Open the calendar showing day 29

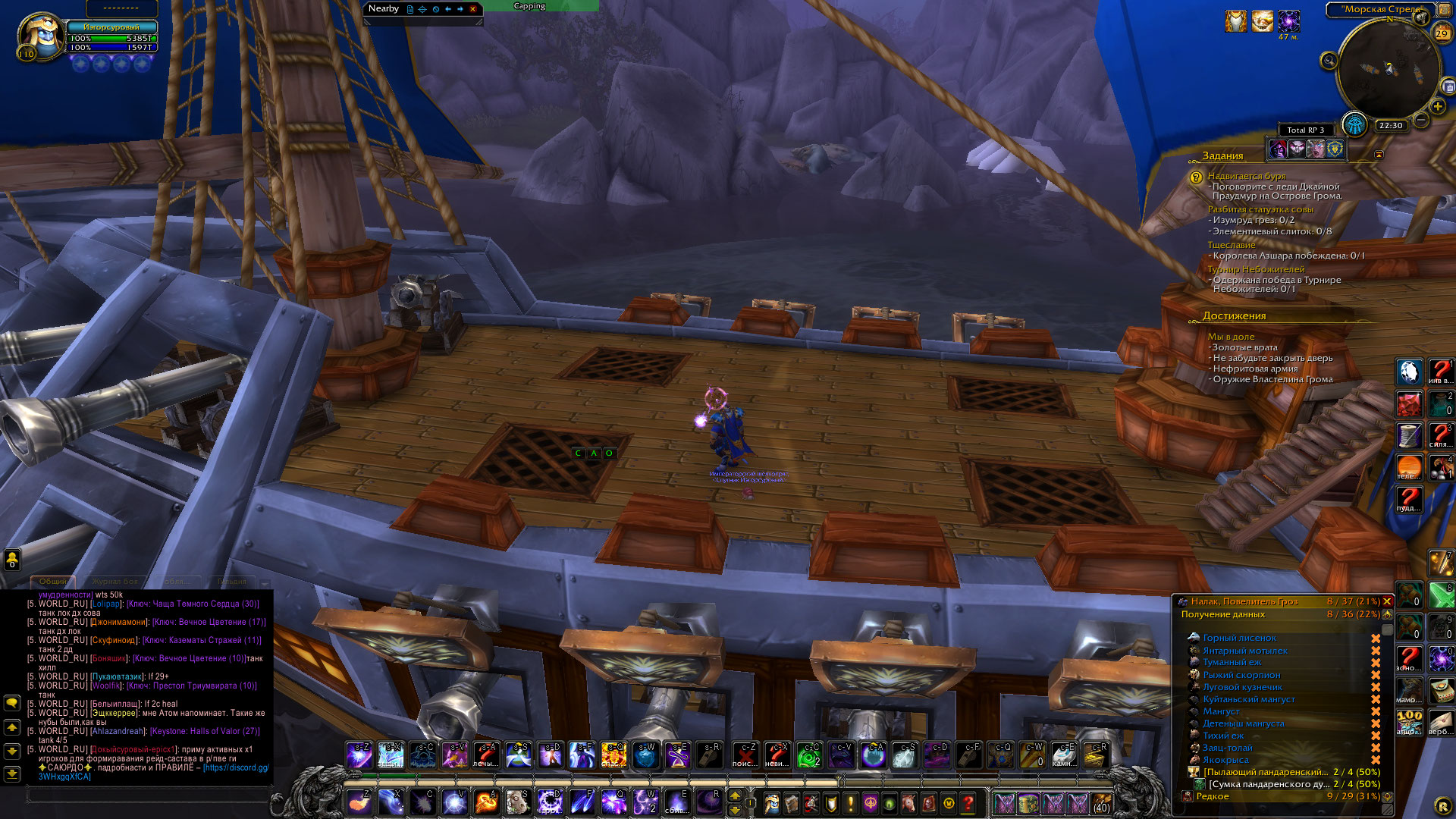point(1442,33)
